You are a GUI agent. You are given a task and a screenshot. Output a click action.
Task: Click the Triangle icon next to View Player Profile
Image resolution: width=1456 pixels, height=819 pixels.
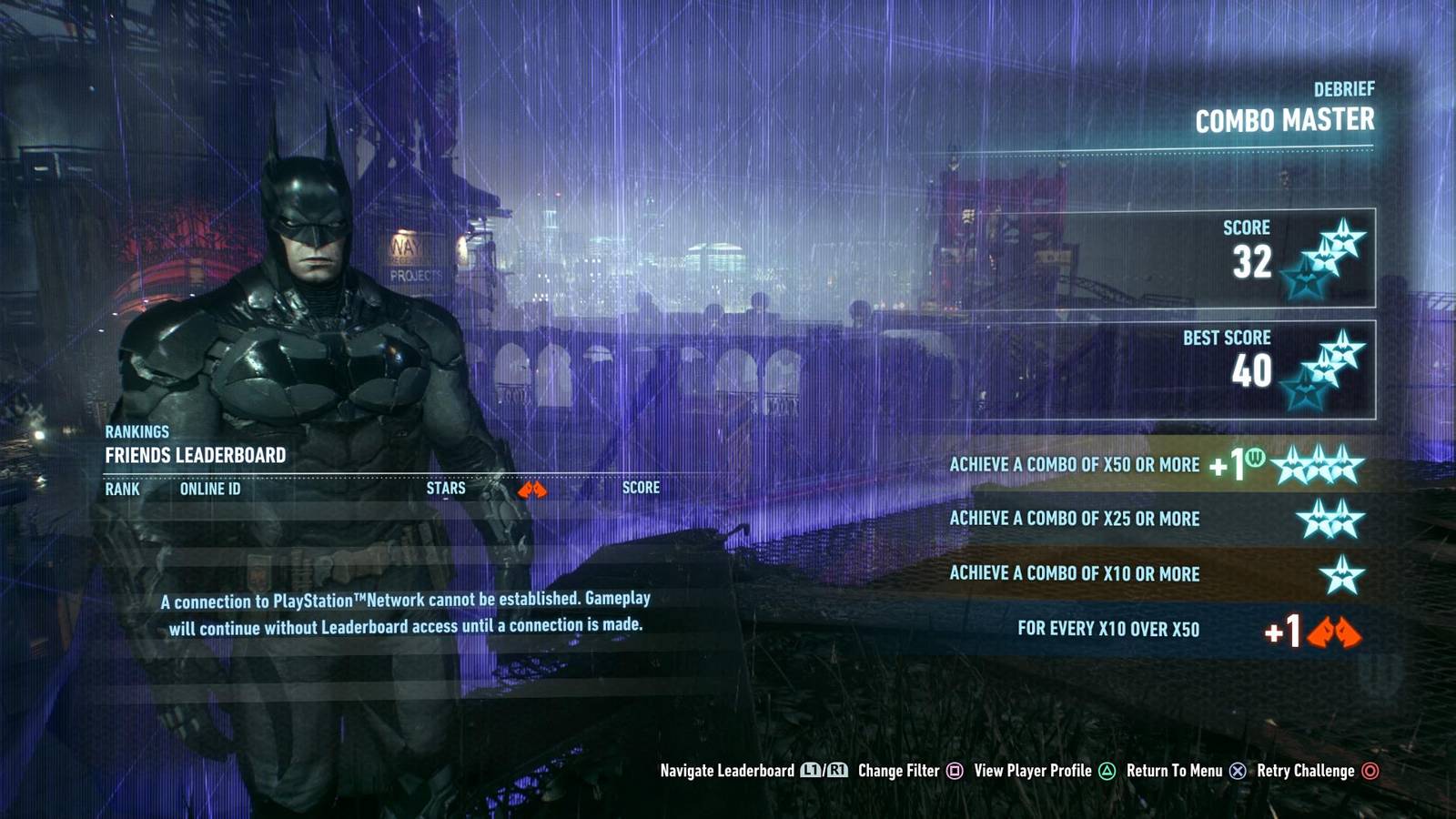[1107, 771]
